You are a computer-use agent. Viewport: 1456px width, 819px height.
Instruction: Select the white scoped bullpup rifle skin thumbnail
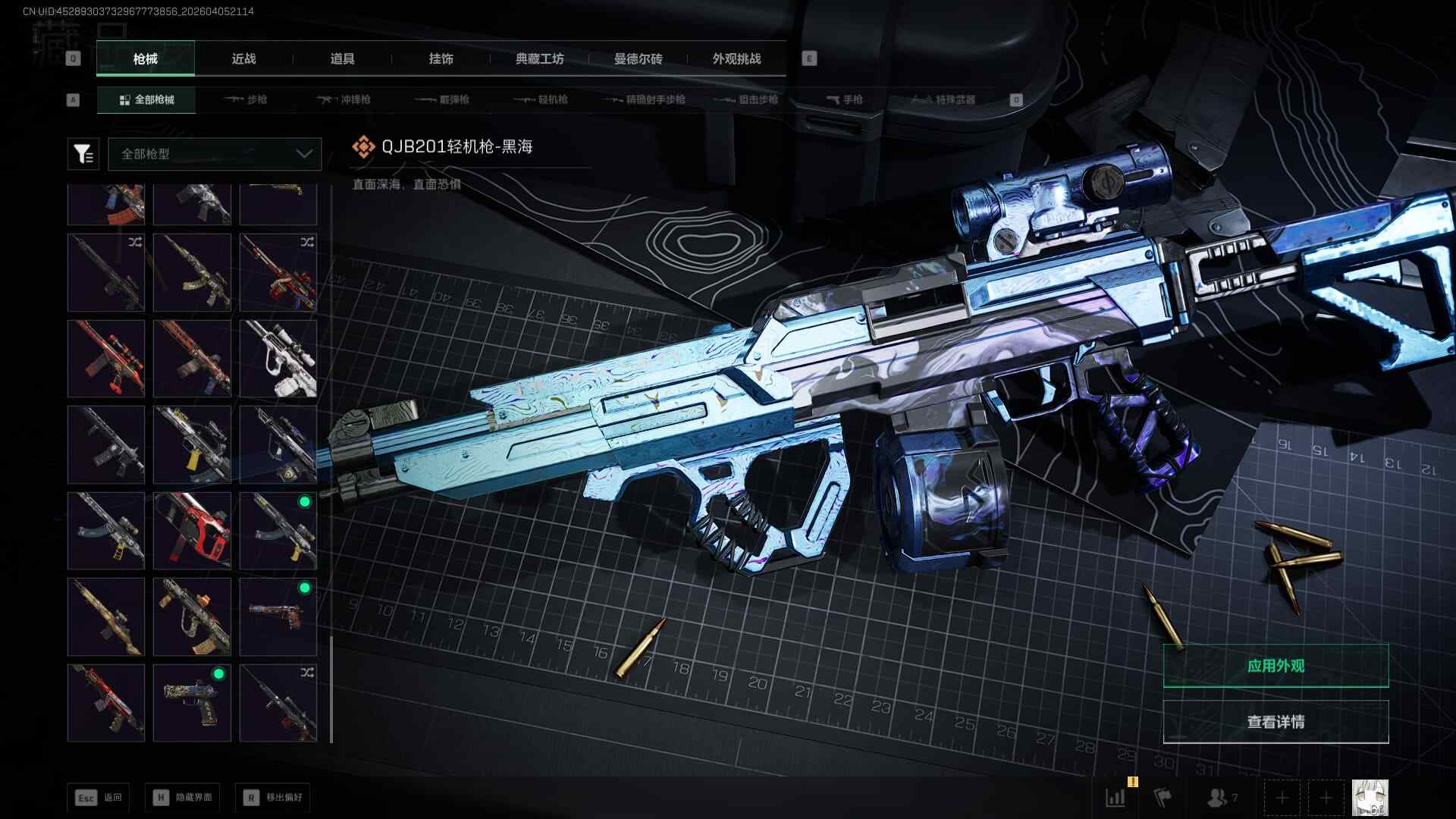[x=278, y=358]
